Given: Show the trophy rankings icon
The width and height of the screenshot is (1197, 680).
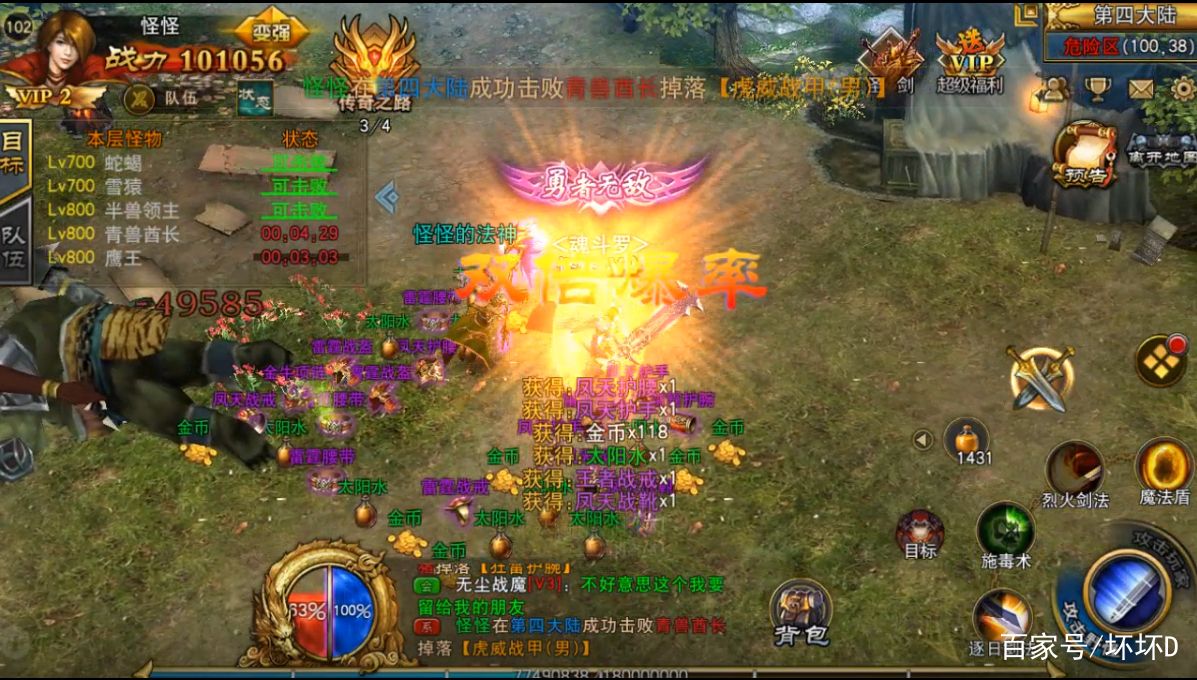Looking at the screenshot, I should [x=1097, y=90].
